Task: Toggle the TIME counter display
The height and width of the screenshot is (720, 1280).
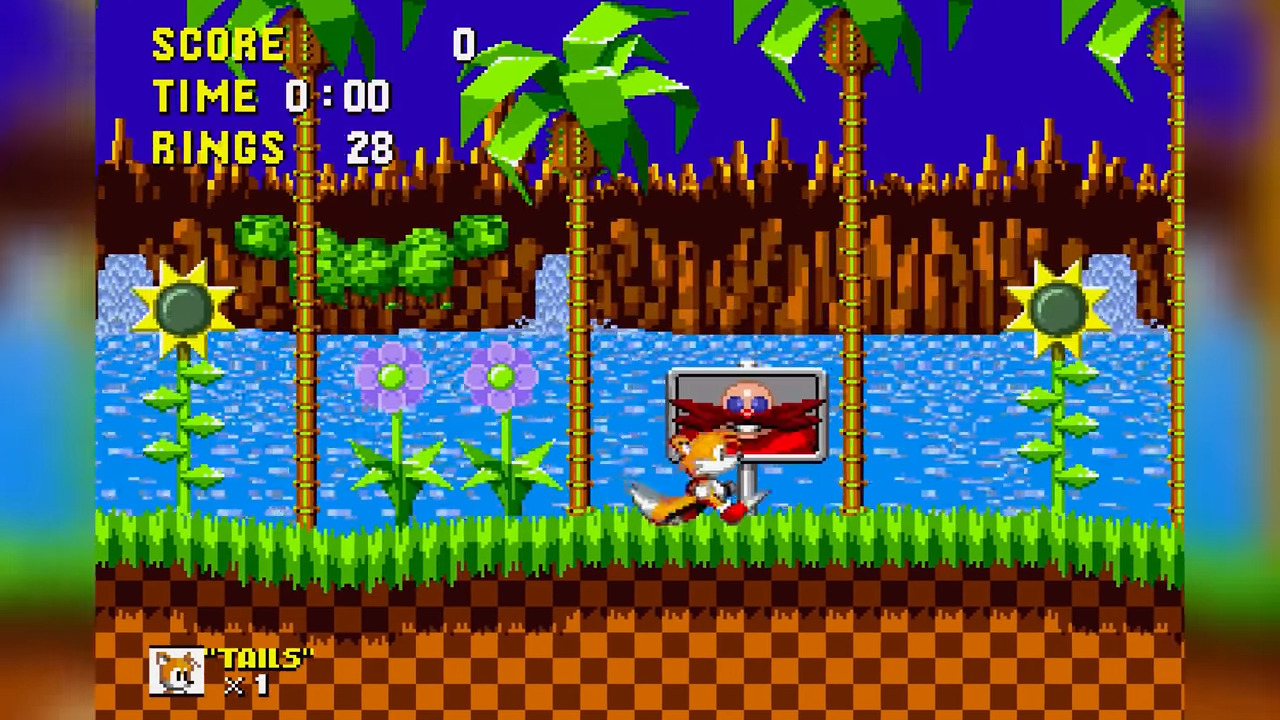Action: pos(205,95)
